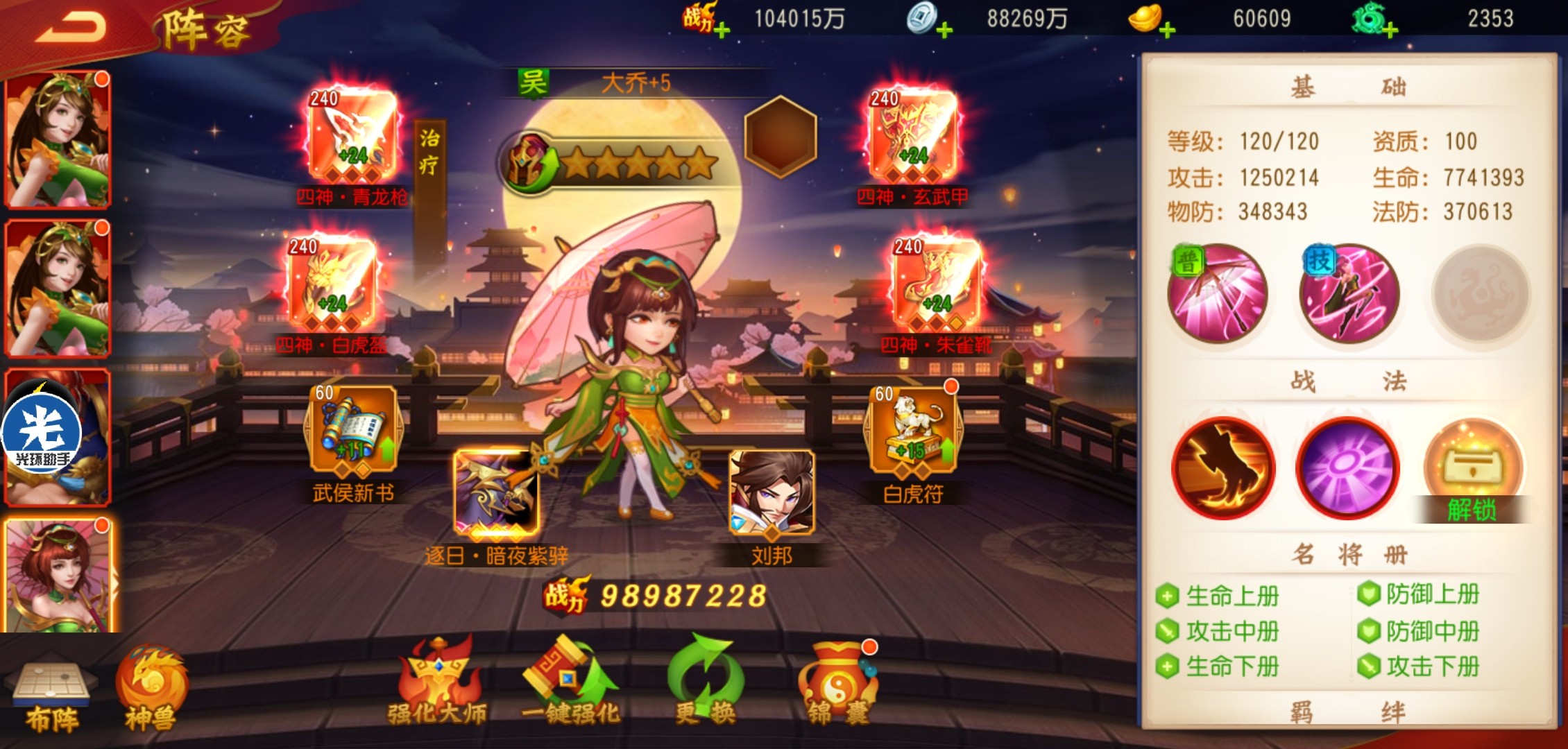Tap the 更换 swap hero button
The image size is (1568, 749).
[705, 683]
